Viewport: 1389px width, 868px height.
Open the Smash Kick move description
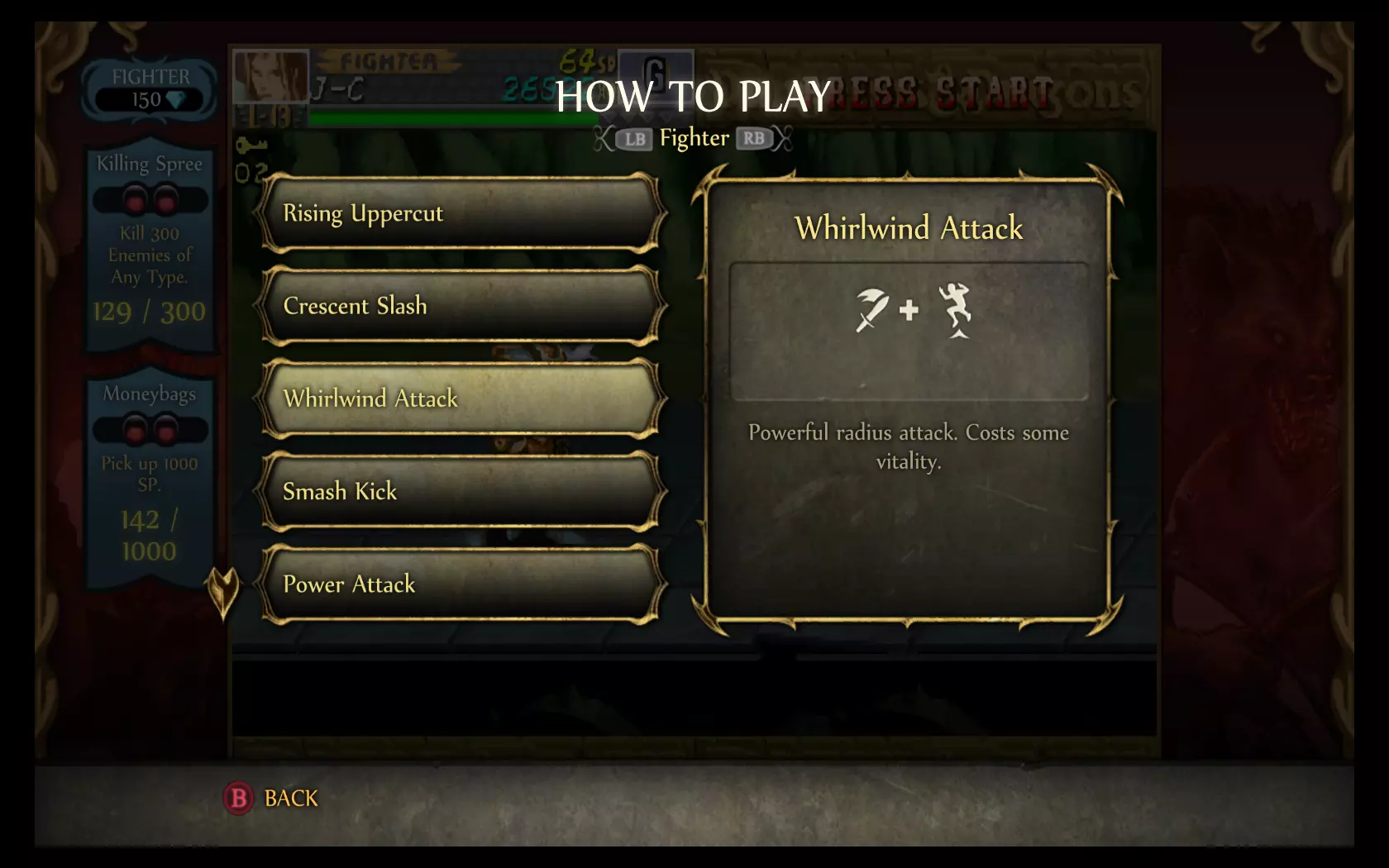(x=461, y=491)
